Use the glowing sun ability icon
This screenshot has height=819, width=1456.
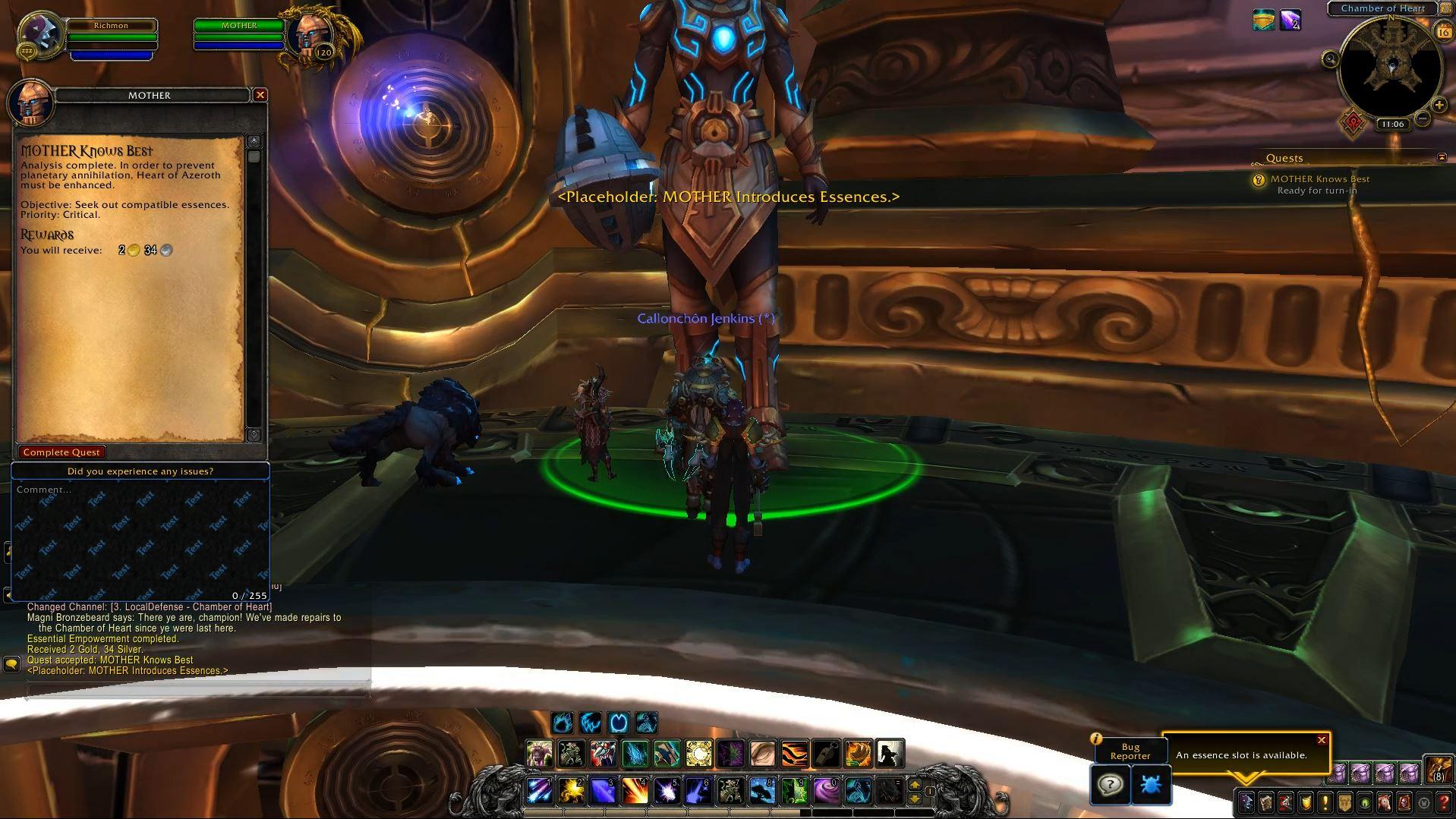pyautogui.click(x=699, y=753)
